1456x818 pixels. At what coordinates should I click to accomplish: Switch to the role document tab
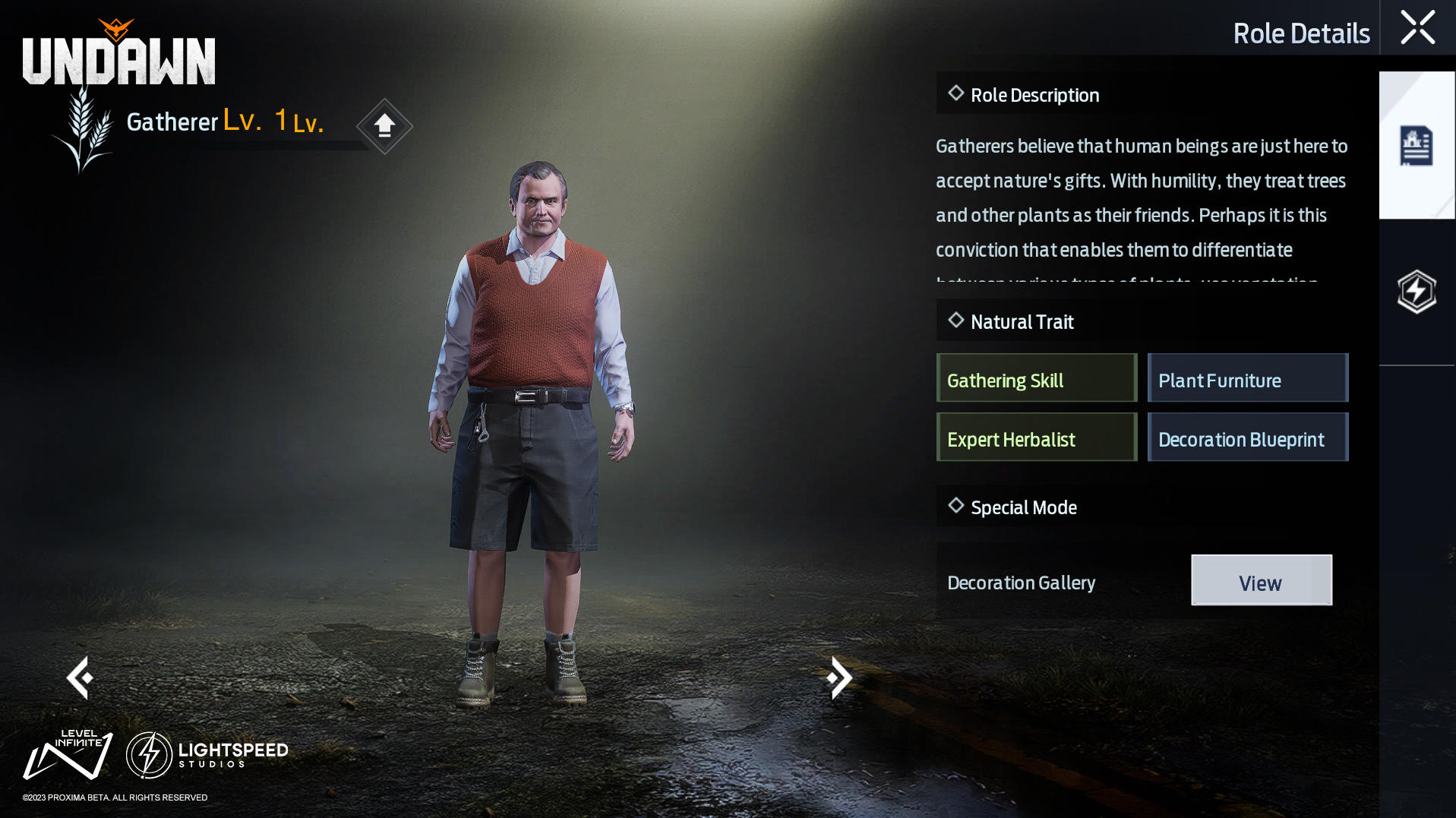pos(1416,146)
